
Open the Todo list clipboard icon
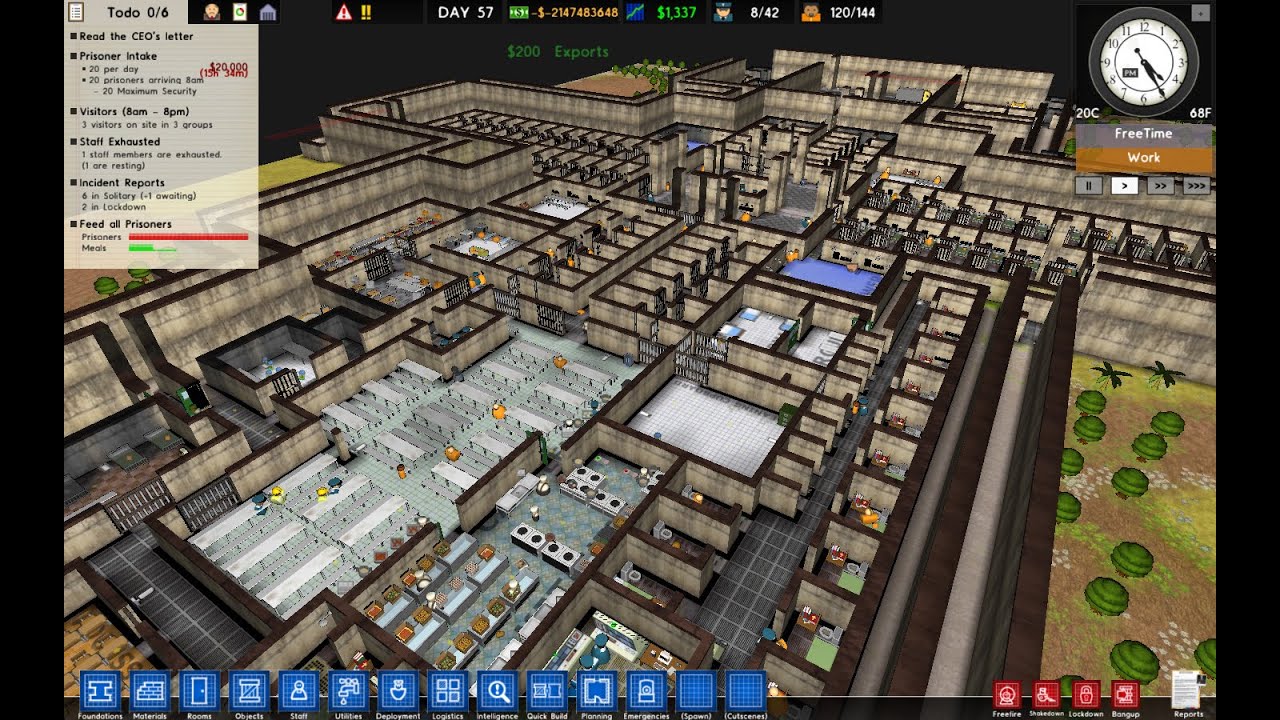(x=76, y=12)
